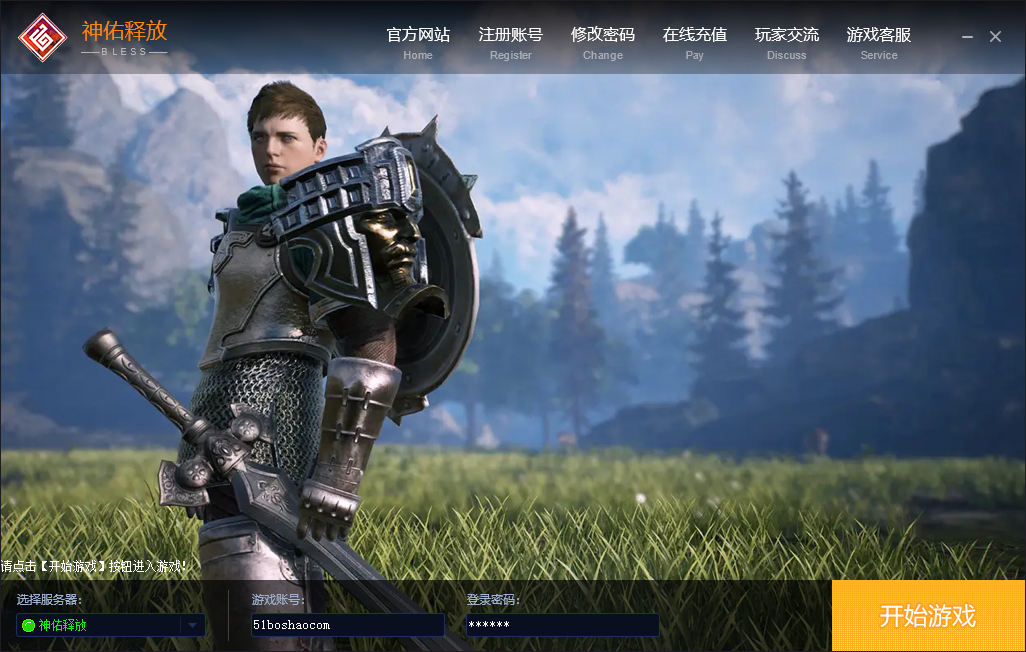Go to 注册账号 Register page
Screen dimensions: 1026x652
point(510,42)
